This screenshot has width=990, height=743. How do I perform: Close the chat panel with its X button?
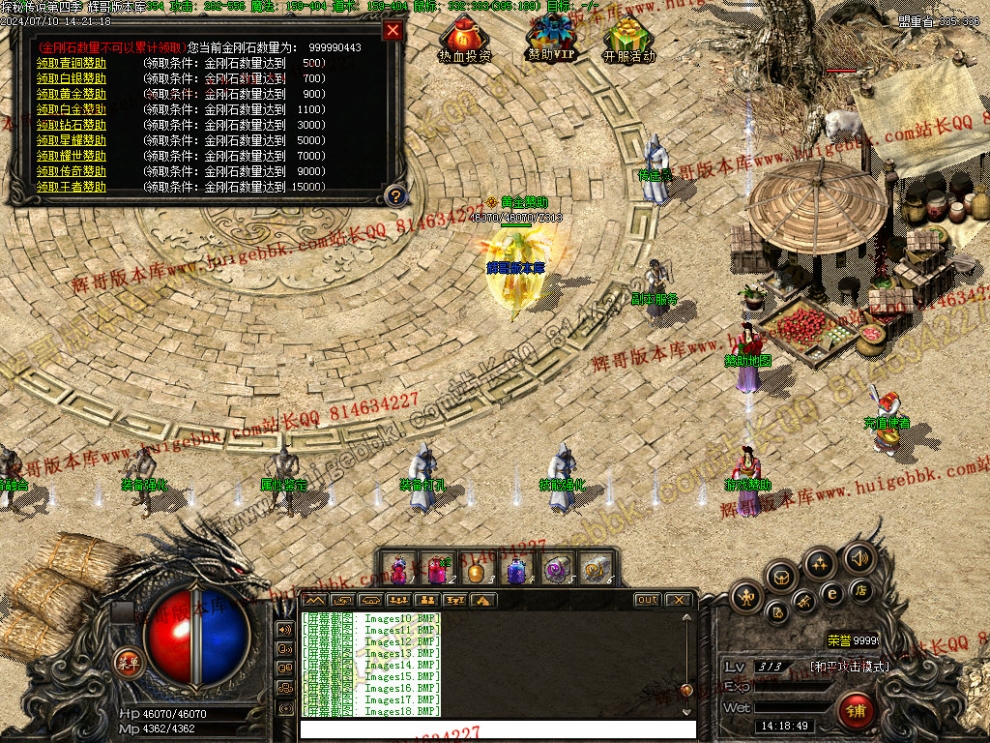tap(678, 600)
